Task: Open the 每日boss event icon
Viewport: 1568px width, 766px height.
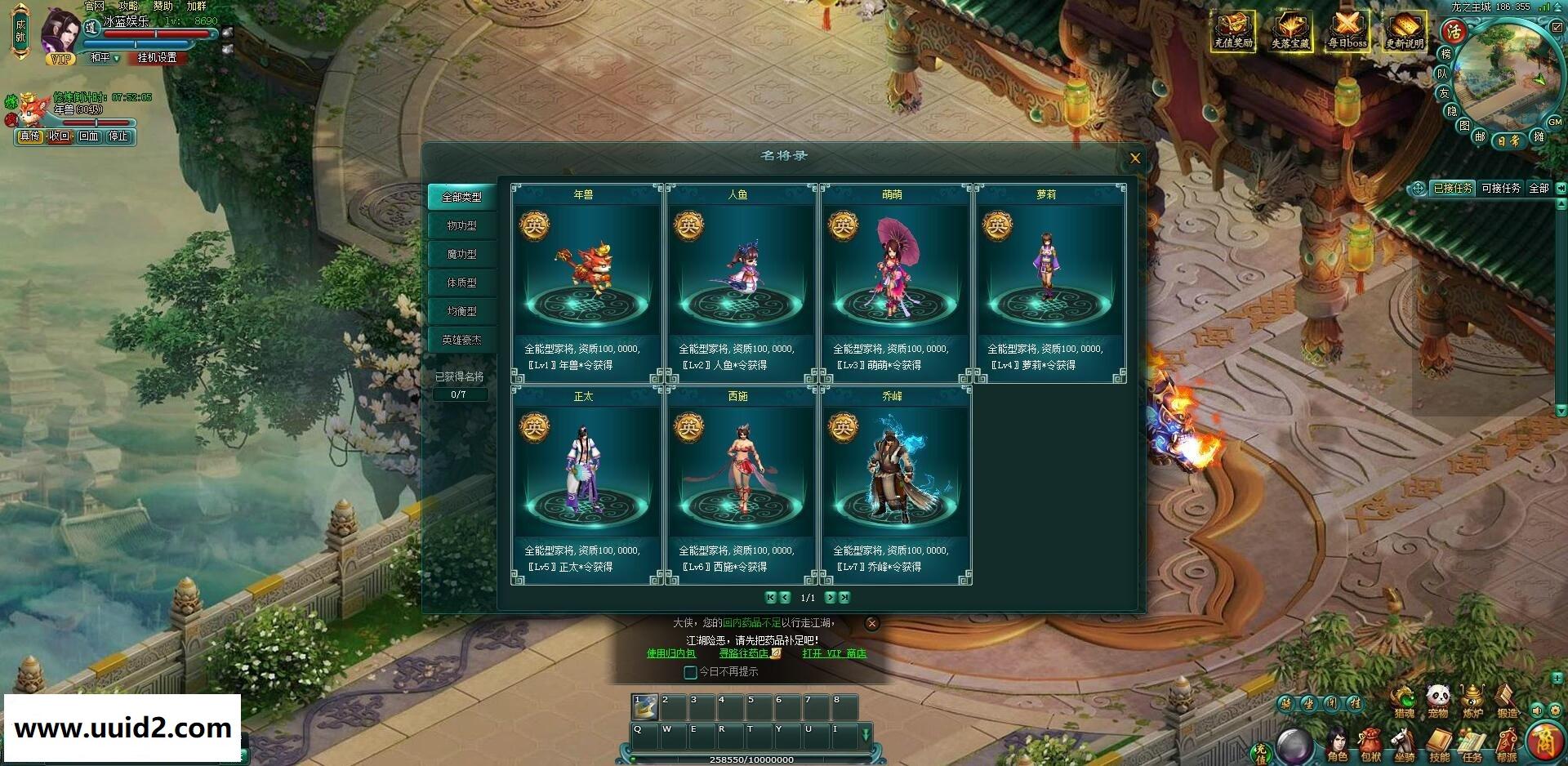Action: coord(1347,32)
